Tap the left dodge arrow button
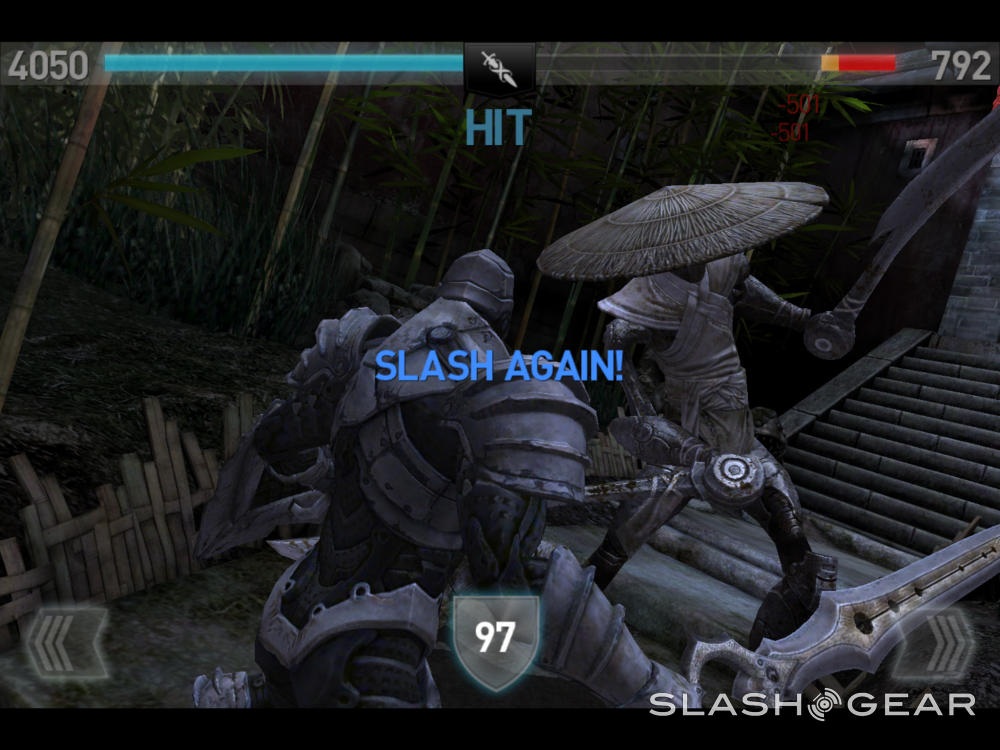This screenshot has width=1000, height=750. [x=65, y=643]
